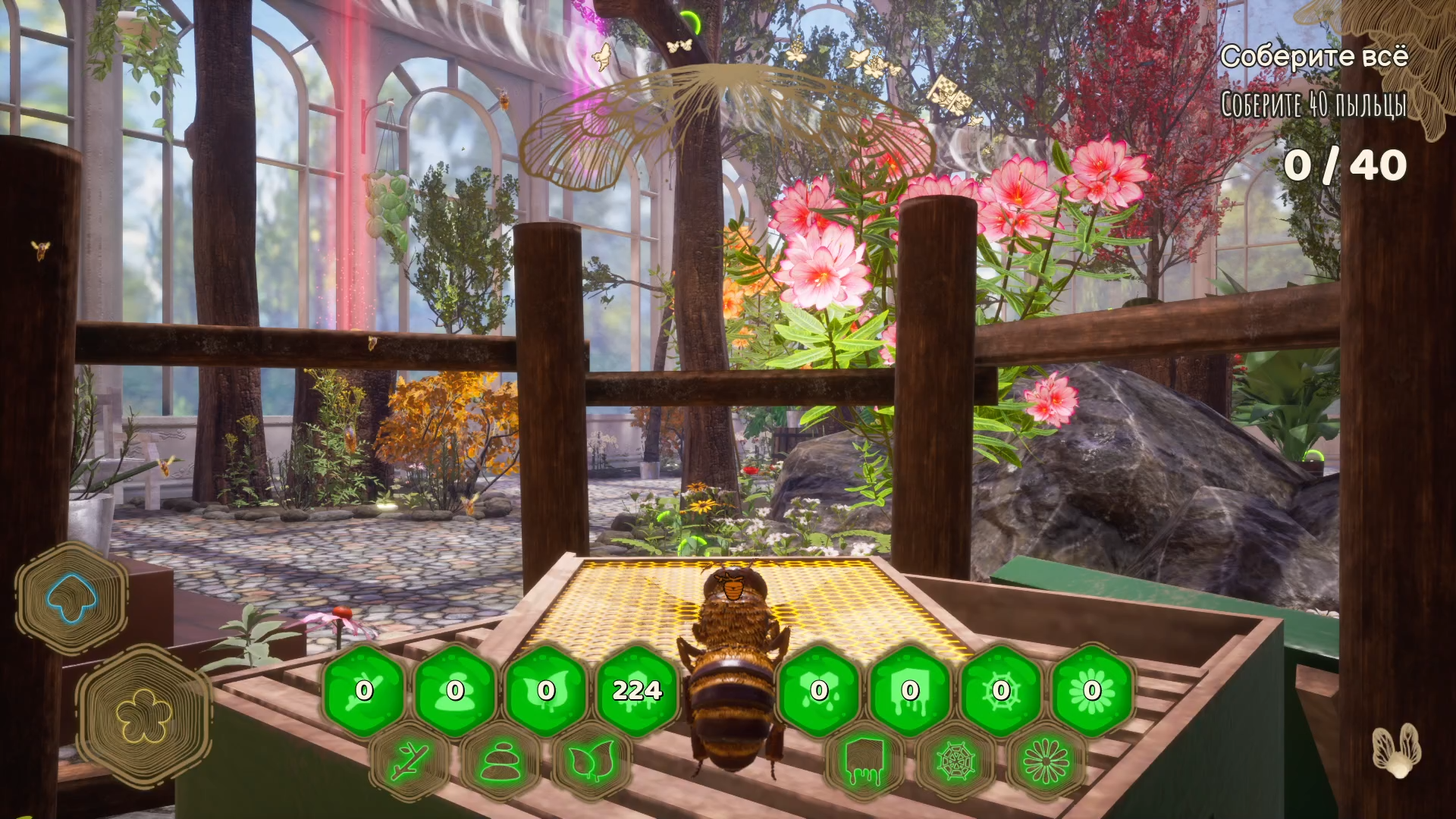Select the blue mushroom hexagon icon
Viewport: 1456px width, 819px height.
tap(71, 598)
